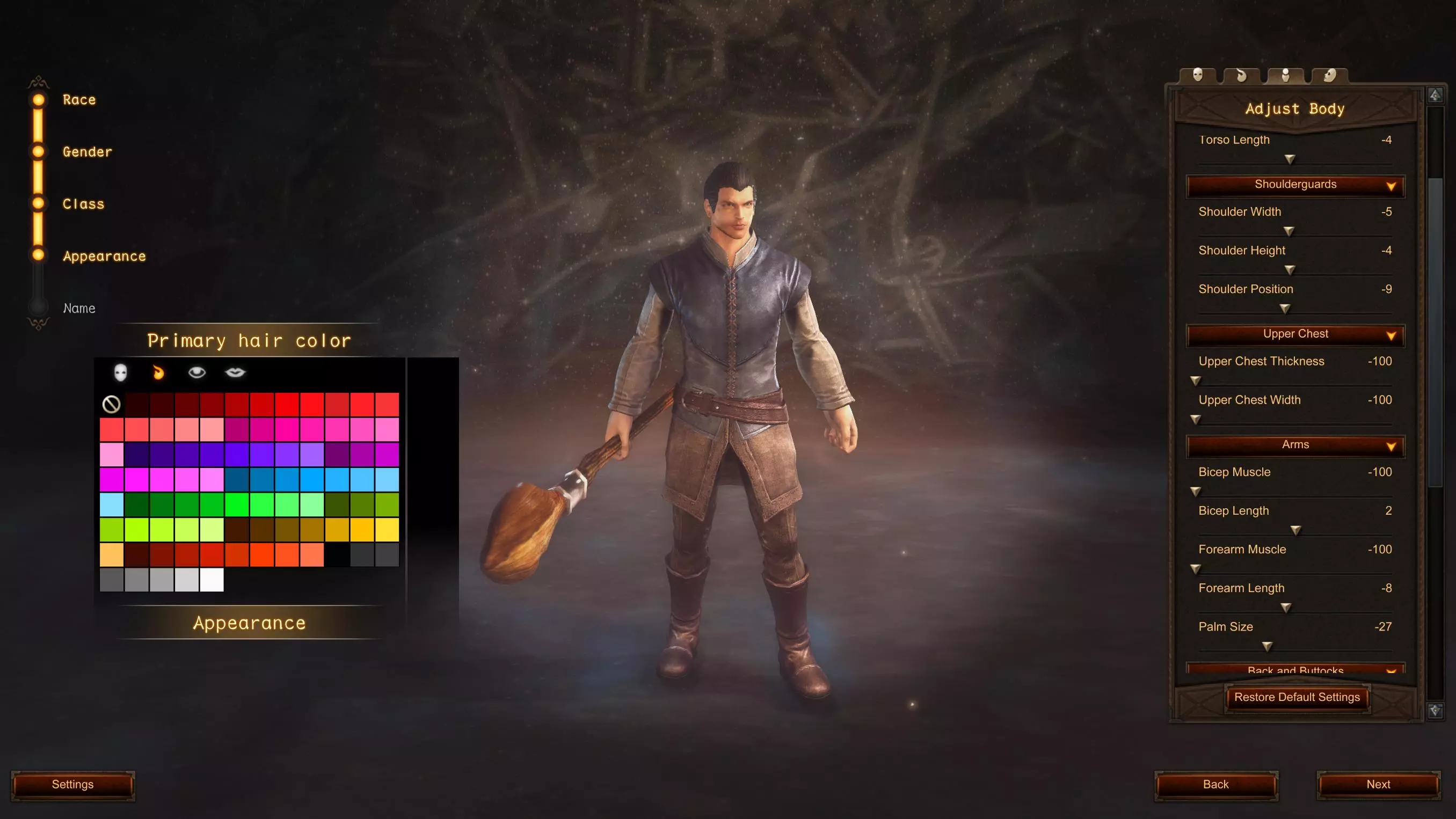Proceed with the Next button
1456x819 pixels.
[1378, 785]
